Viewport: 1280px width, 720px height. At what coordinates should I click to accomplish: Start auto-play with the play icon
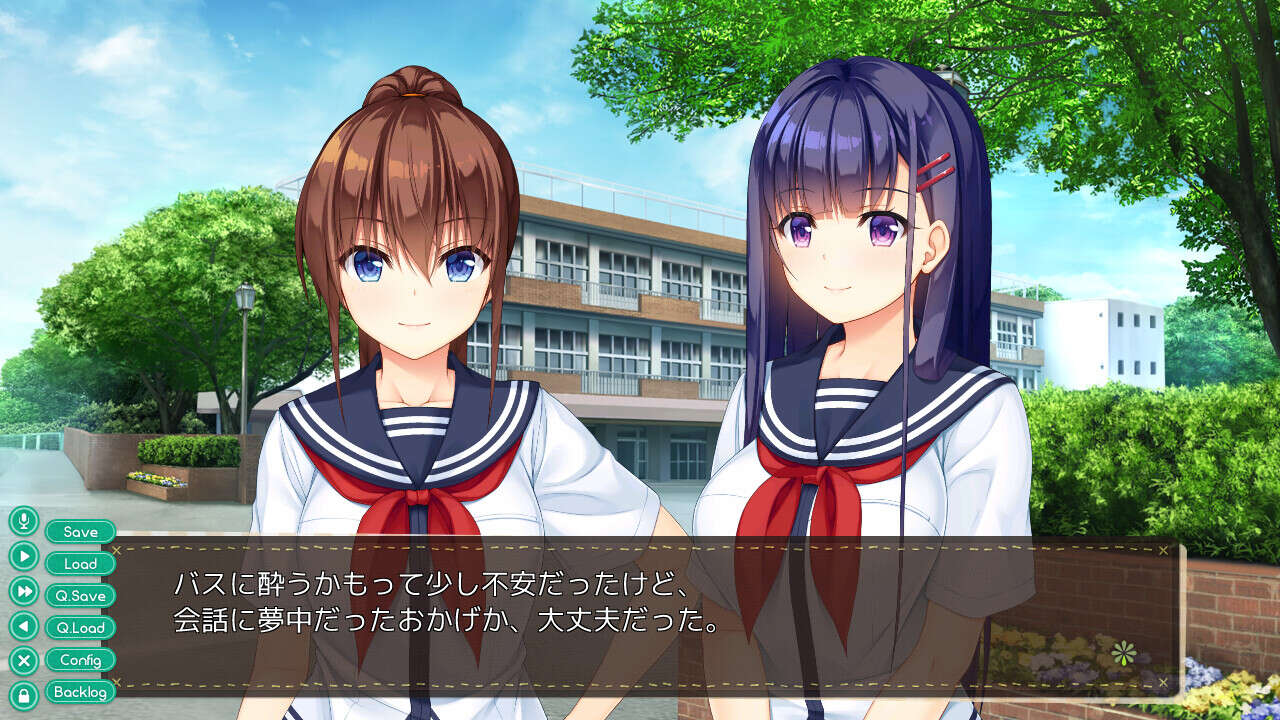click(24, 555)
